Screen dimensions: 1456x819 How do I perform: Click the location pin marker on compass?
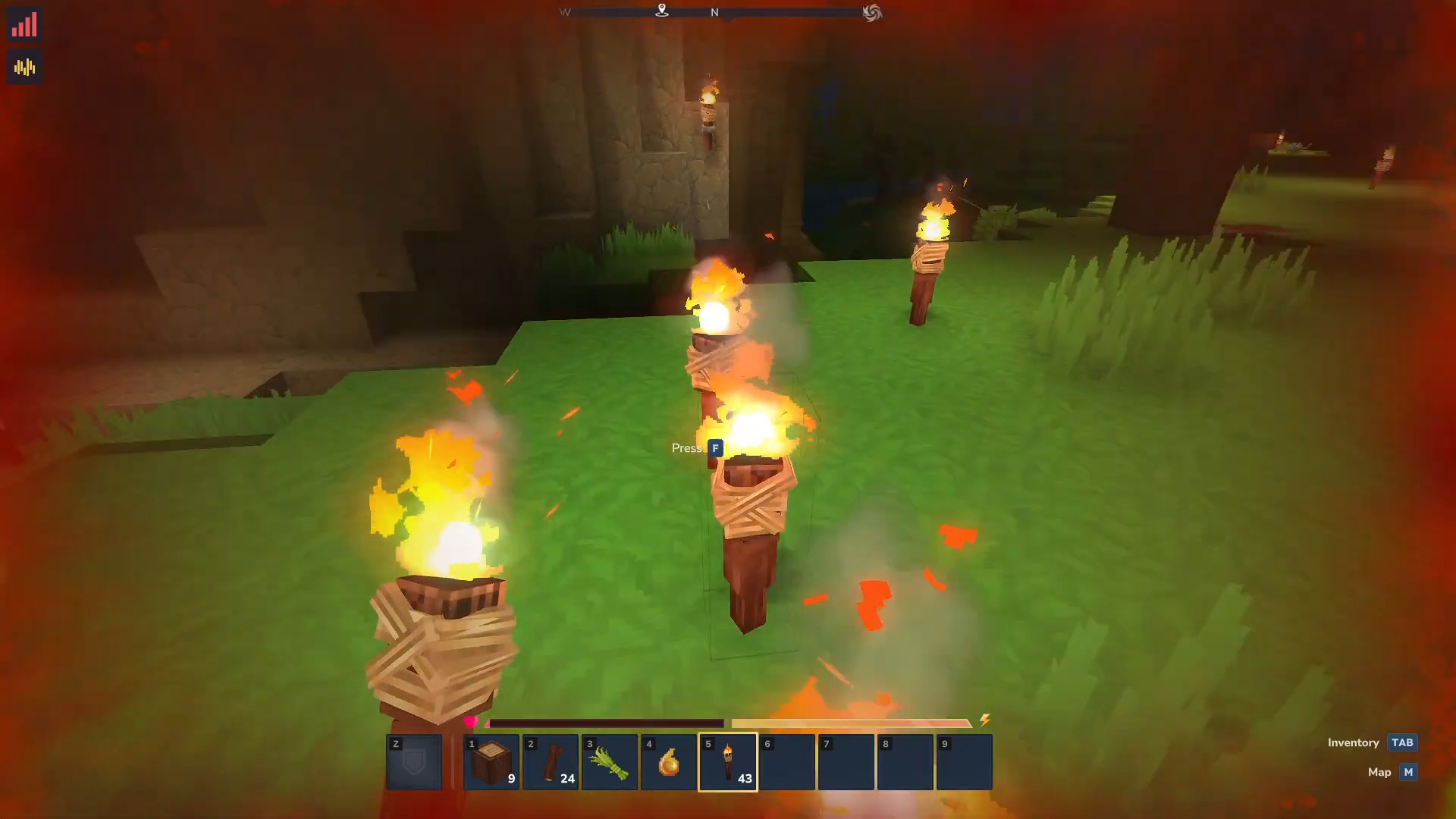coord(662,11)
